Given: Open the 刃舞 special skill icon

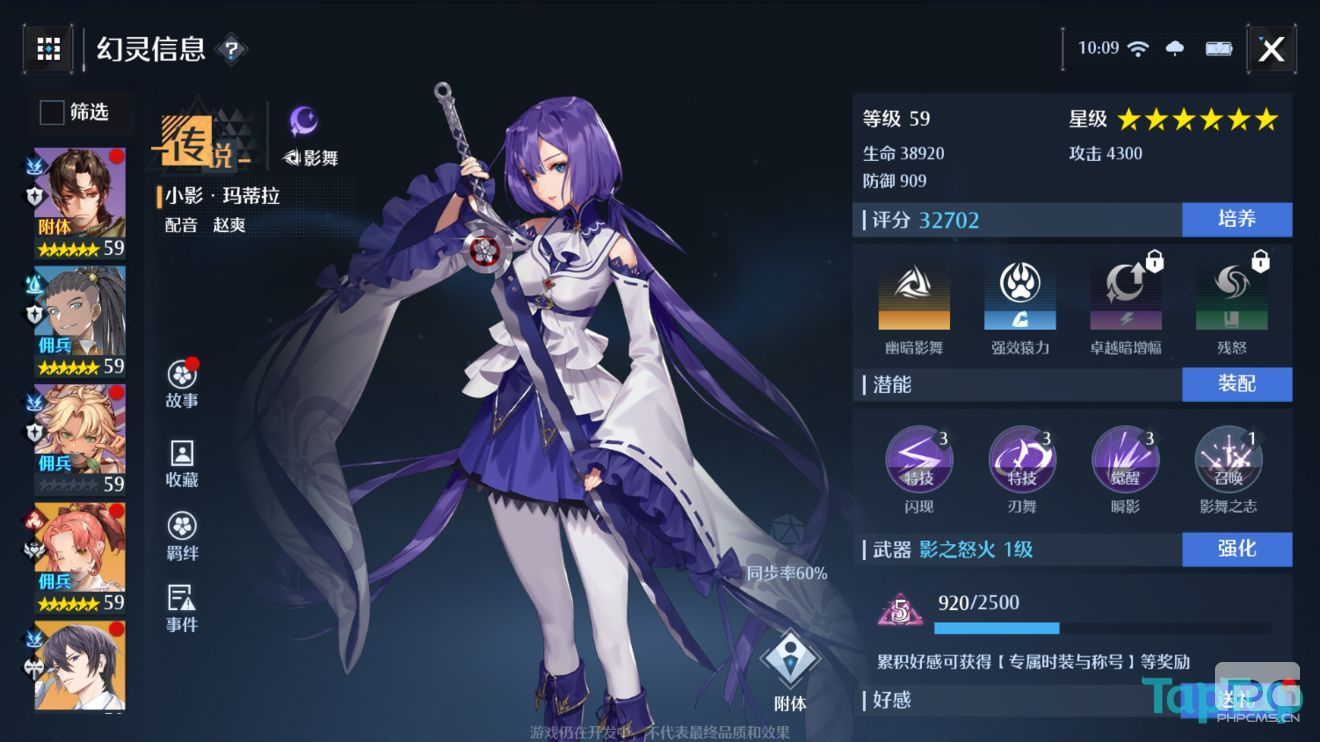Looking at the screenshot, I should (1024, 459).
